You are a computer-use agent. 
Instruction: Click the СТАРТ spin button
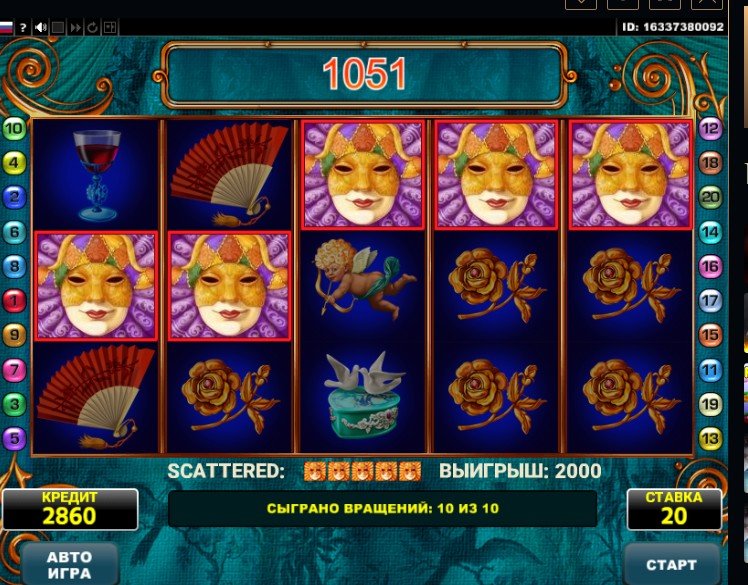click(672, 564)
